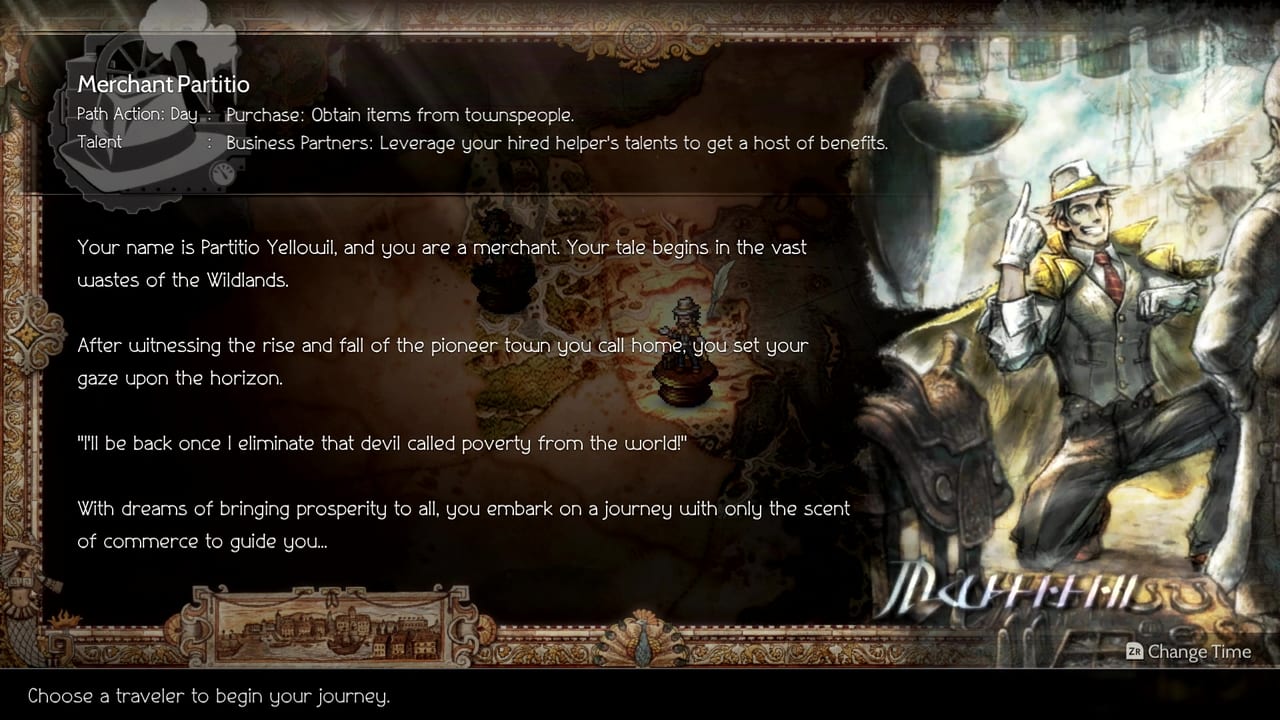Expand the Path Action description line
The width and height of the screenshot is (1280, 720).
pyautogui.click(x=399, y=115)
